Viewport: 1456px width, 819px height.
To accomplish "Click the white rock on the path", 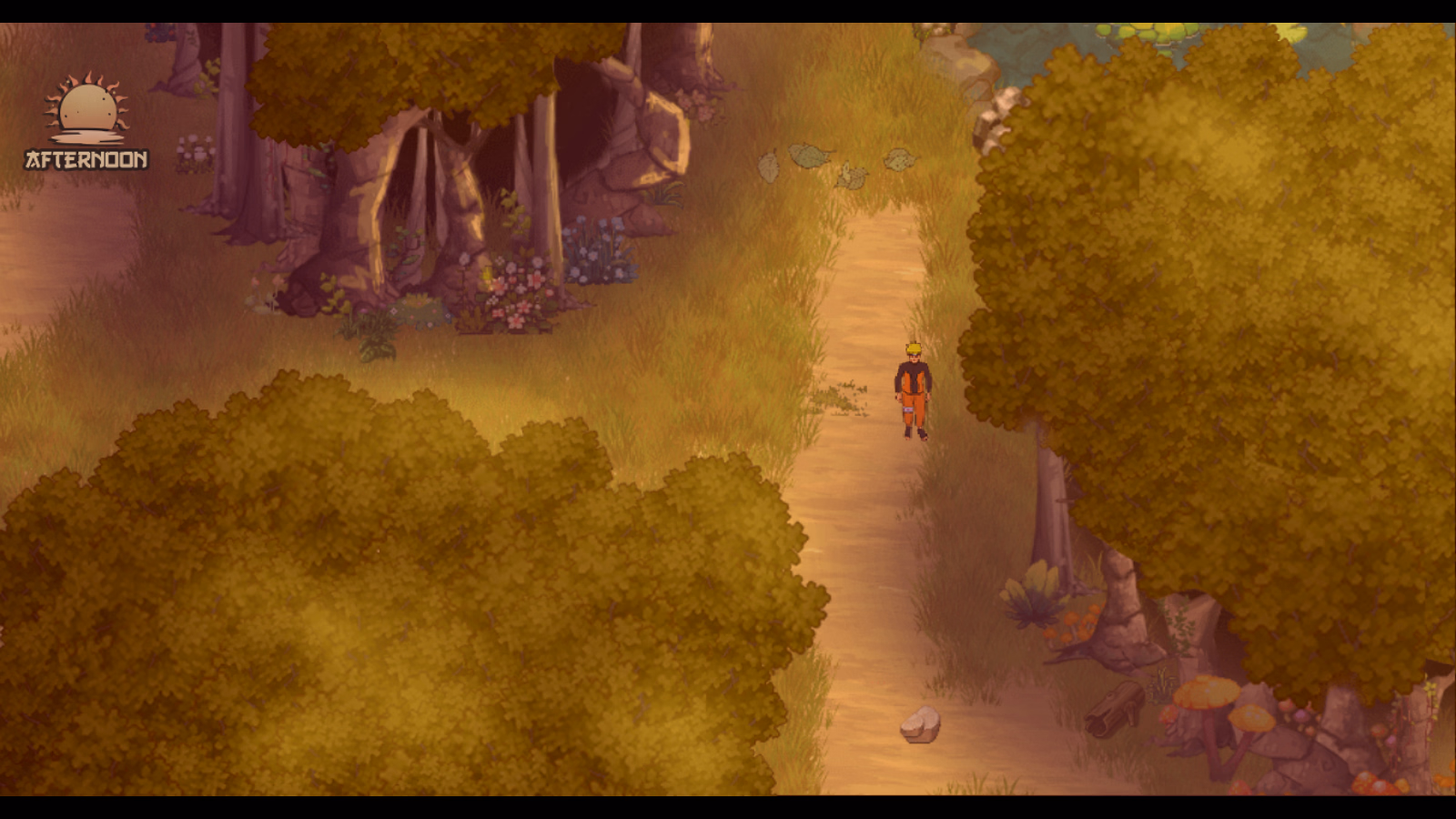I will tap(919, 723).
